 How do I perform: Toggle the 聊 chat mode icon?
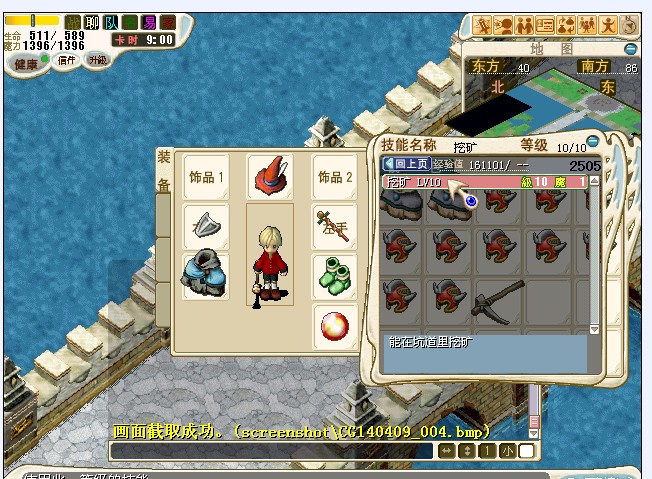click(x=93, y=21)
